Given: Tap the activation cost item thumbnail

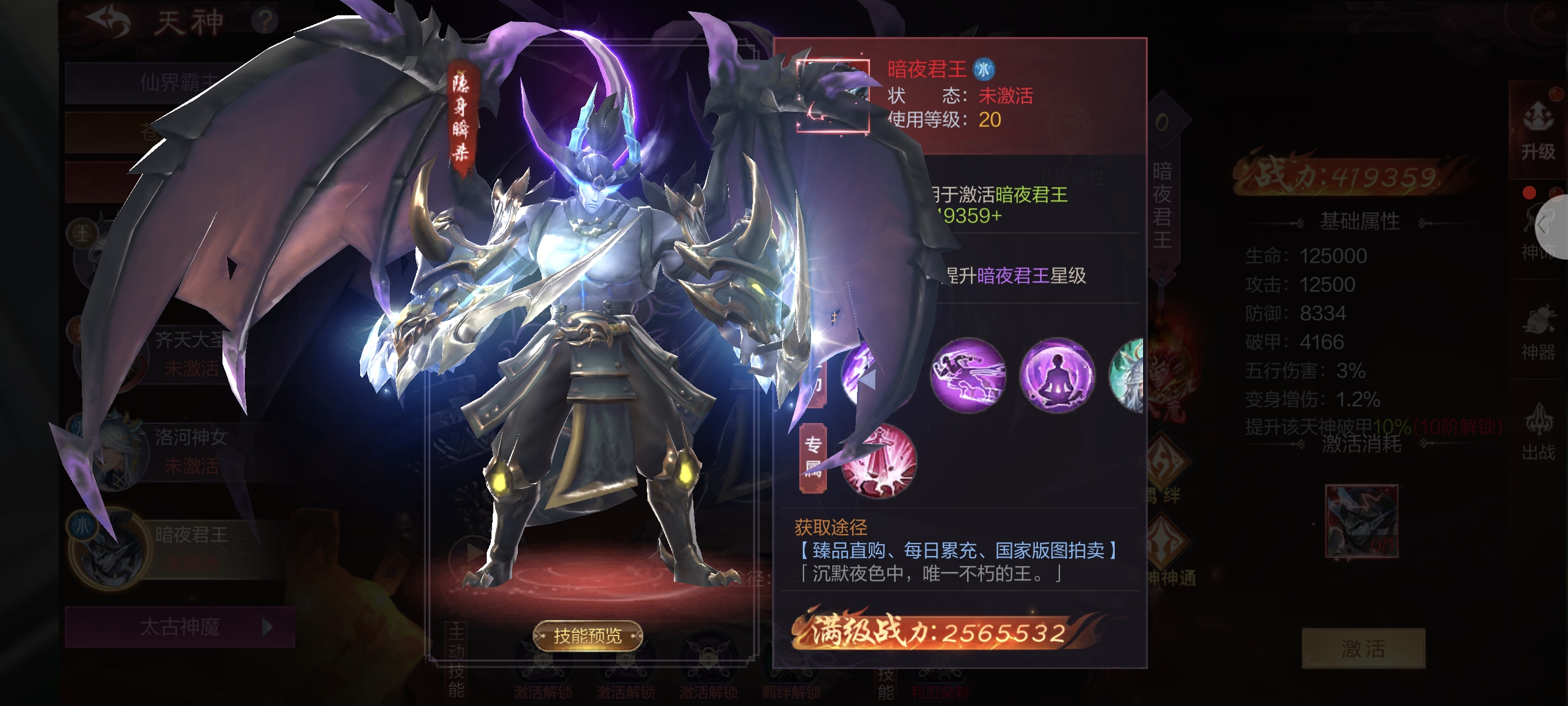Looking at the screenshot, I should point(1361,520).
